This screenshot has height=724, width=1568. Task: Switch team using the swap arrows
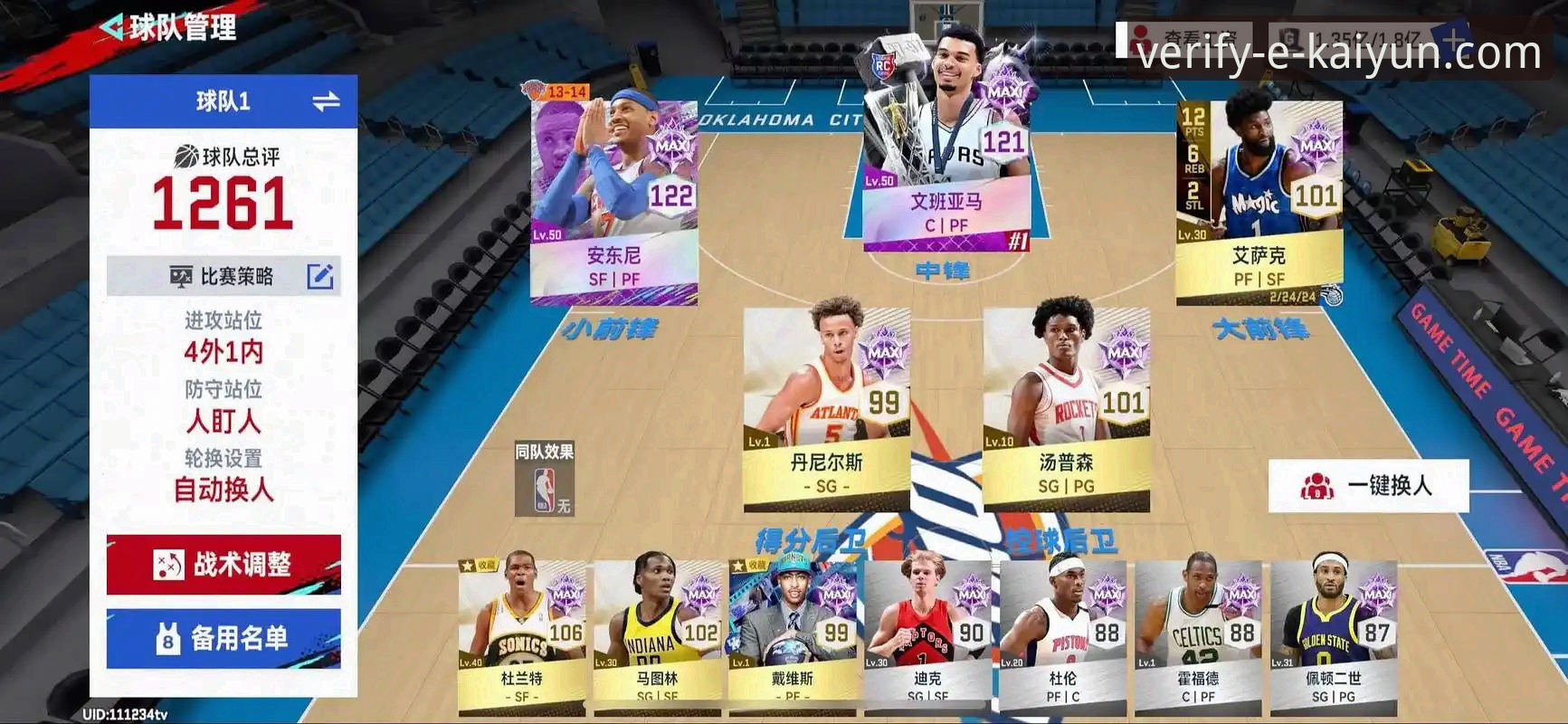click(x=326, y=101)
